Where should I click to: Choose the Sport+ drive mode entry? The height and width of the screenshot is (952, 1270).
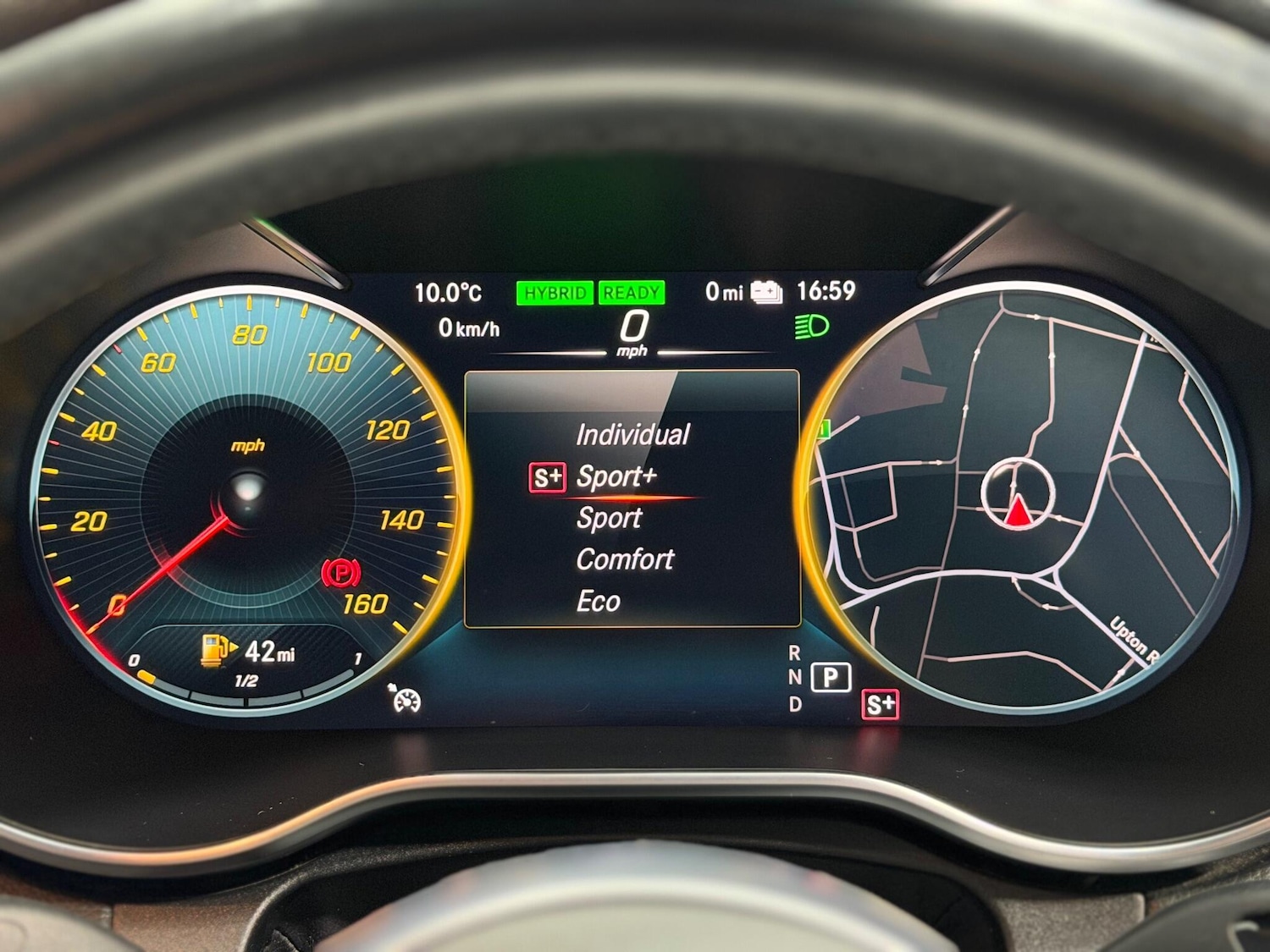[616, 477]
